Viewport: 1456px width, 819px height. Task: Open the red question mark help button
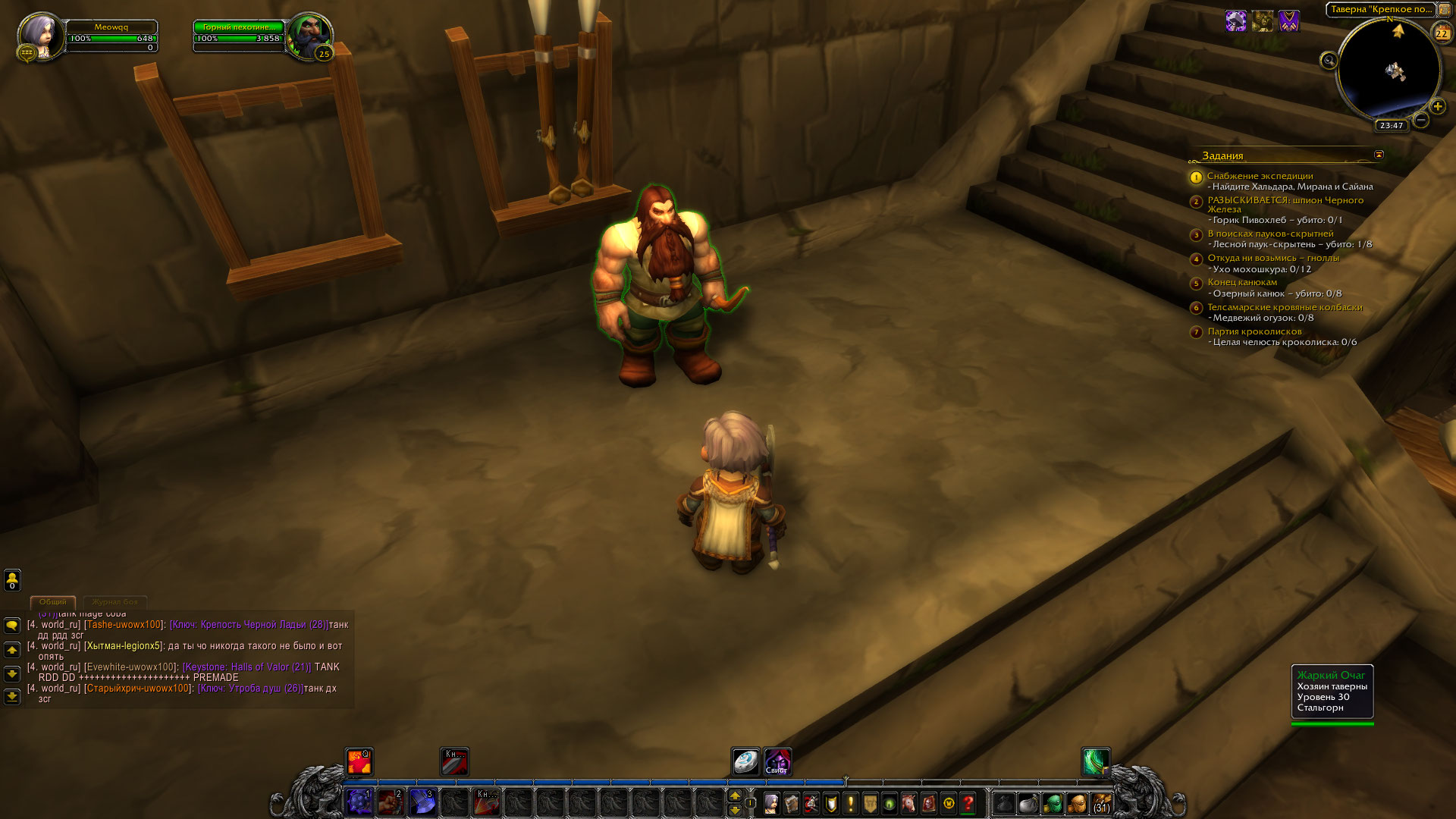pyautogui.click(x=968, y=803)
